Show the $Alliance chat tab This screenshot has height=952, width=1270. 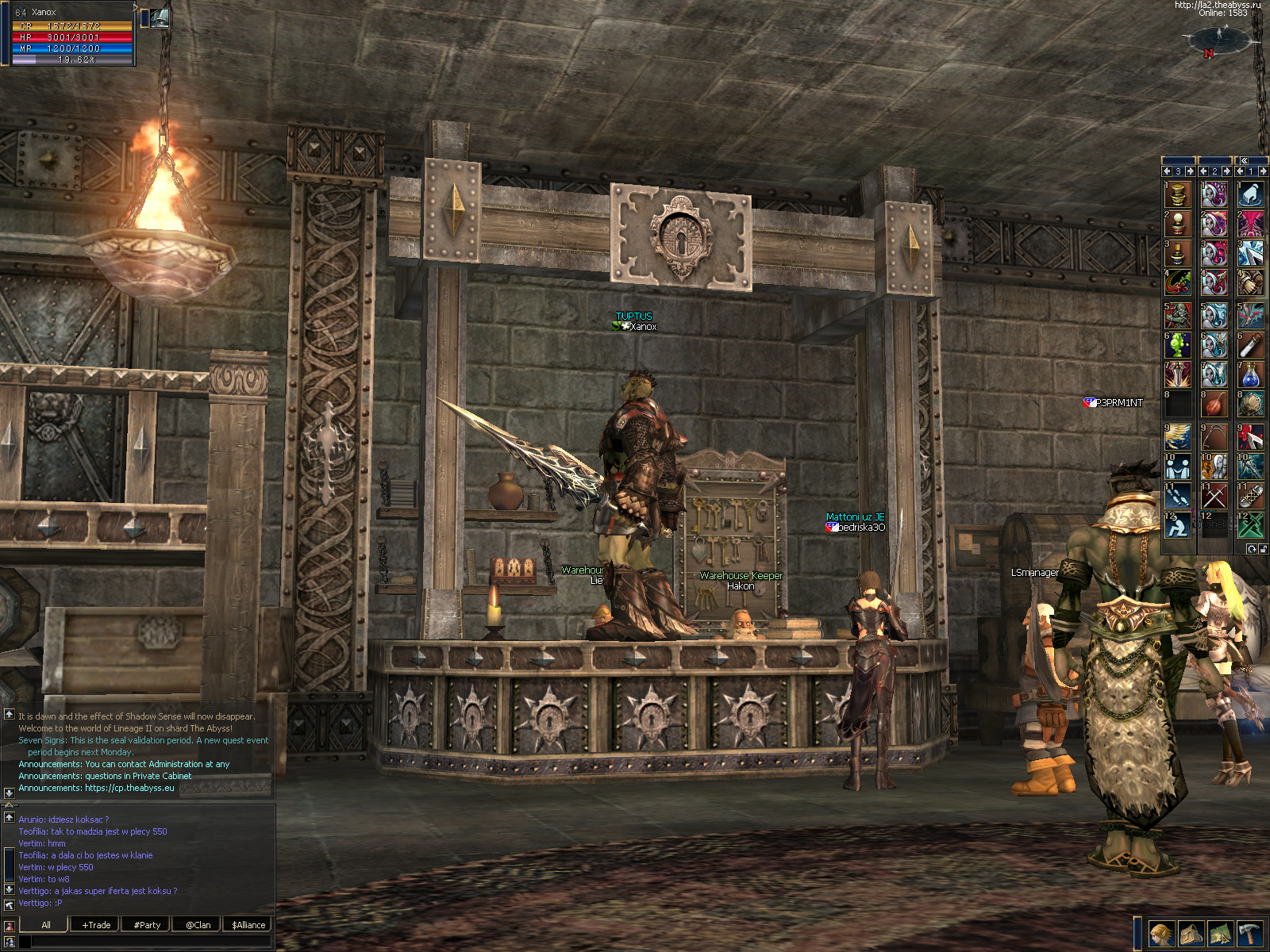pos(248,924)
